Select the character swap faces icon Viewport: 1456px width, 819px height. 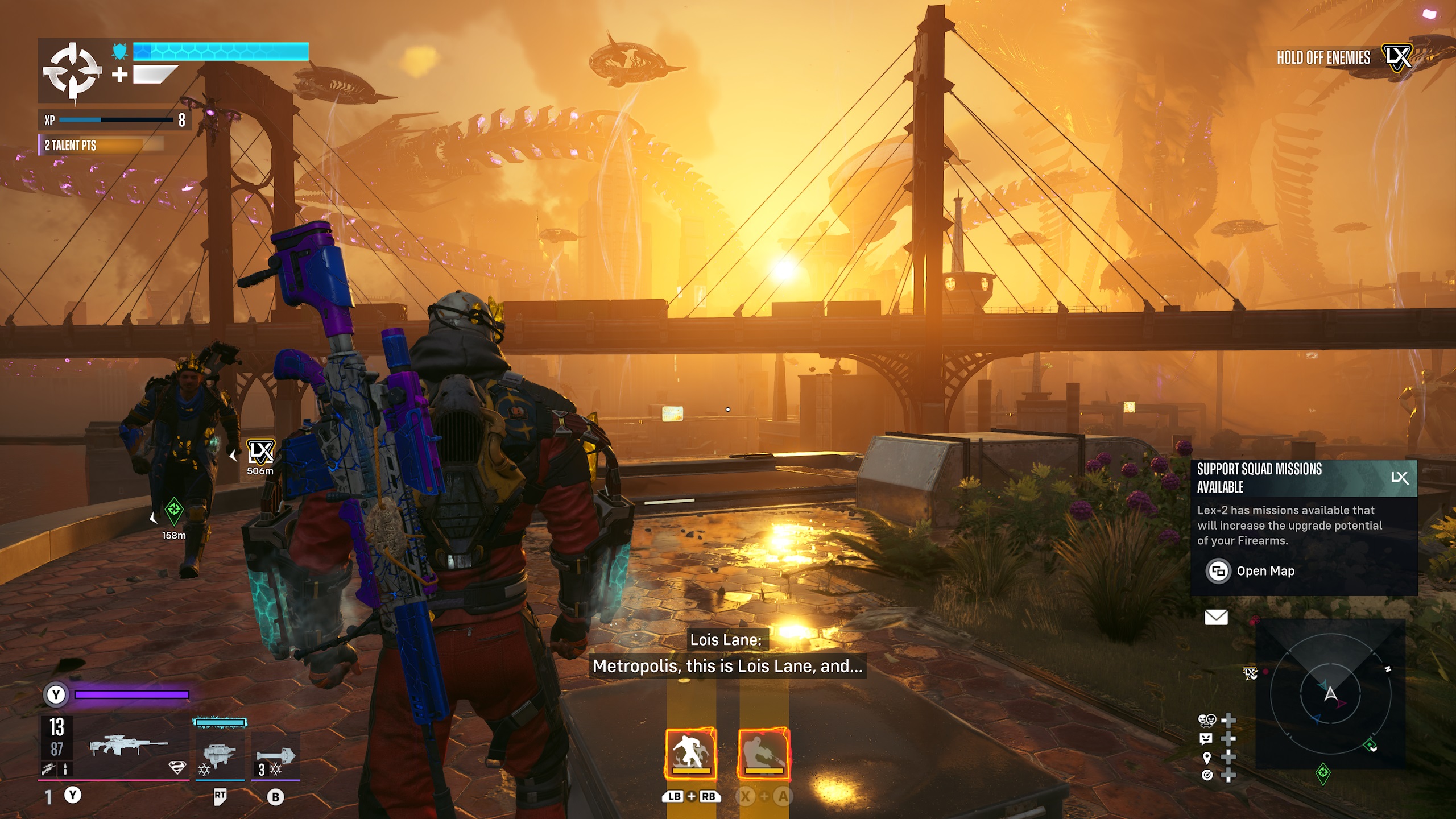(1207, 721)
